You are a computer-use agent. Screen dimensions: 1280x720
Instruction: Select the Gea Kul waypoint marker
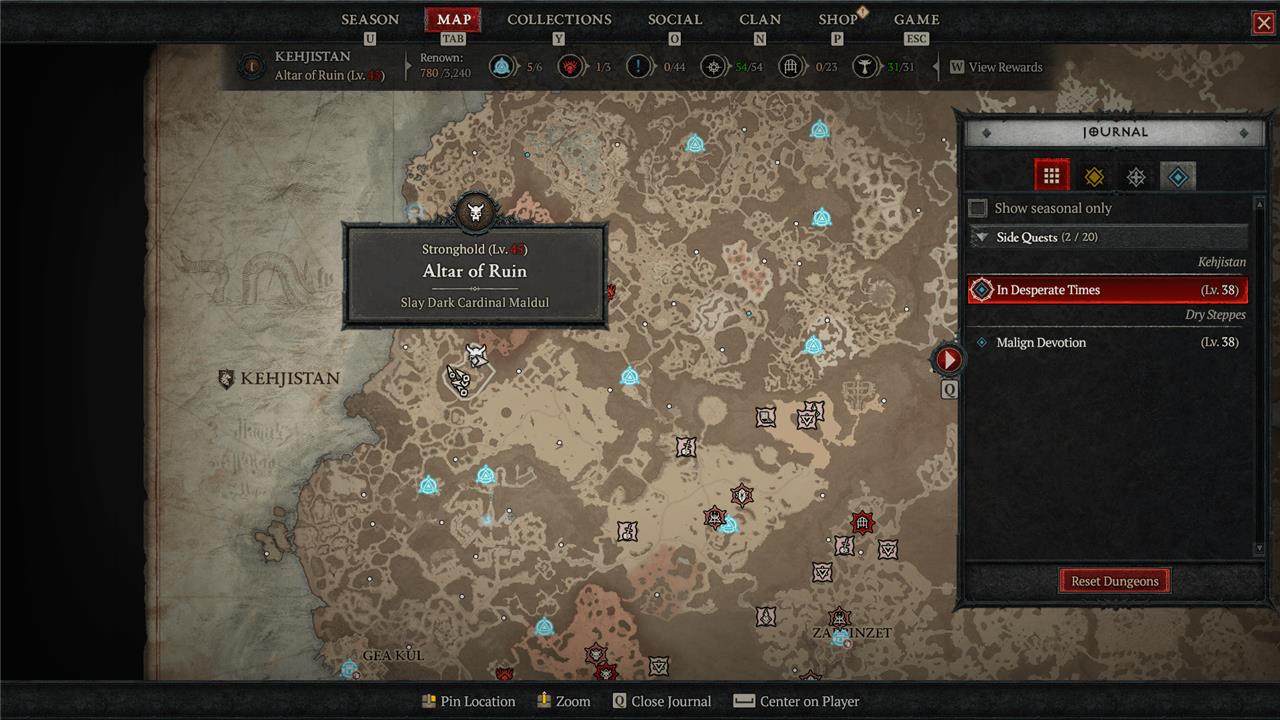tap(349, 668)
